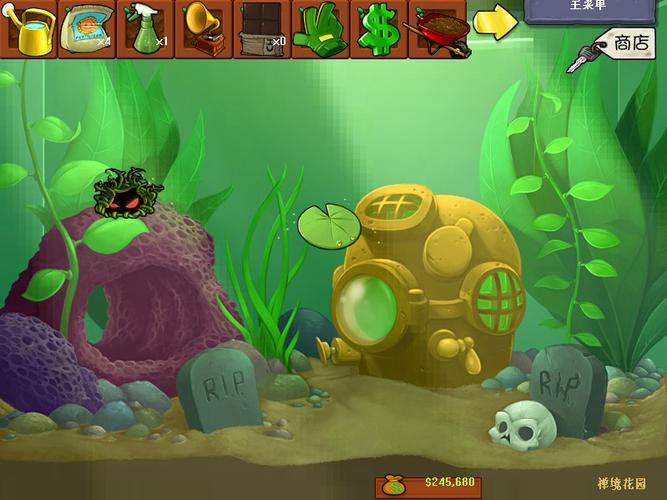Go to next garden with yellow arrow

pos(494,24)
